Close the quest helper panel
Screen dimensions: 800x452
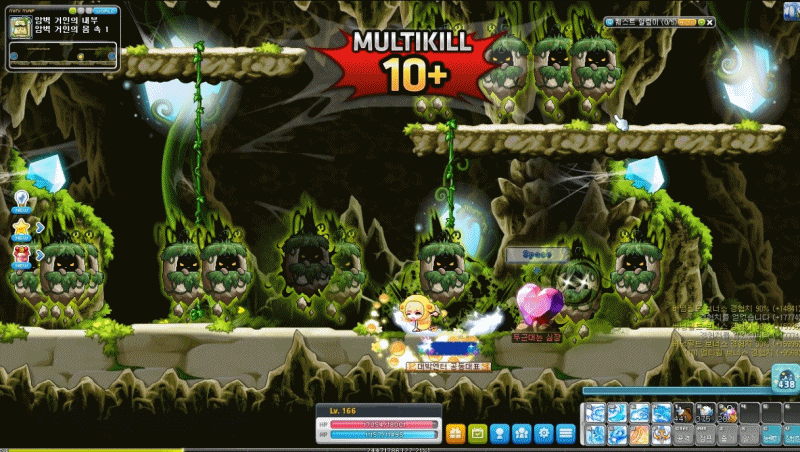point(710,21)
